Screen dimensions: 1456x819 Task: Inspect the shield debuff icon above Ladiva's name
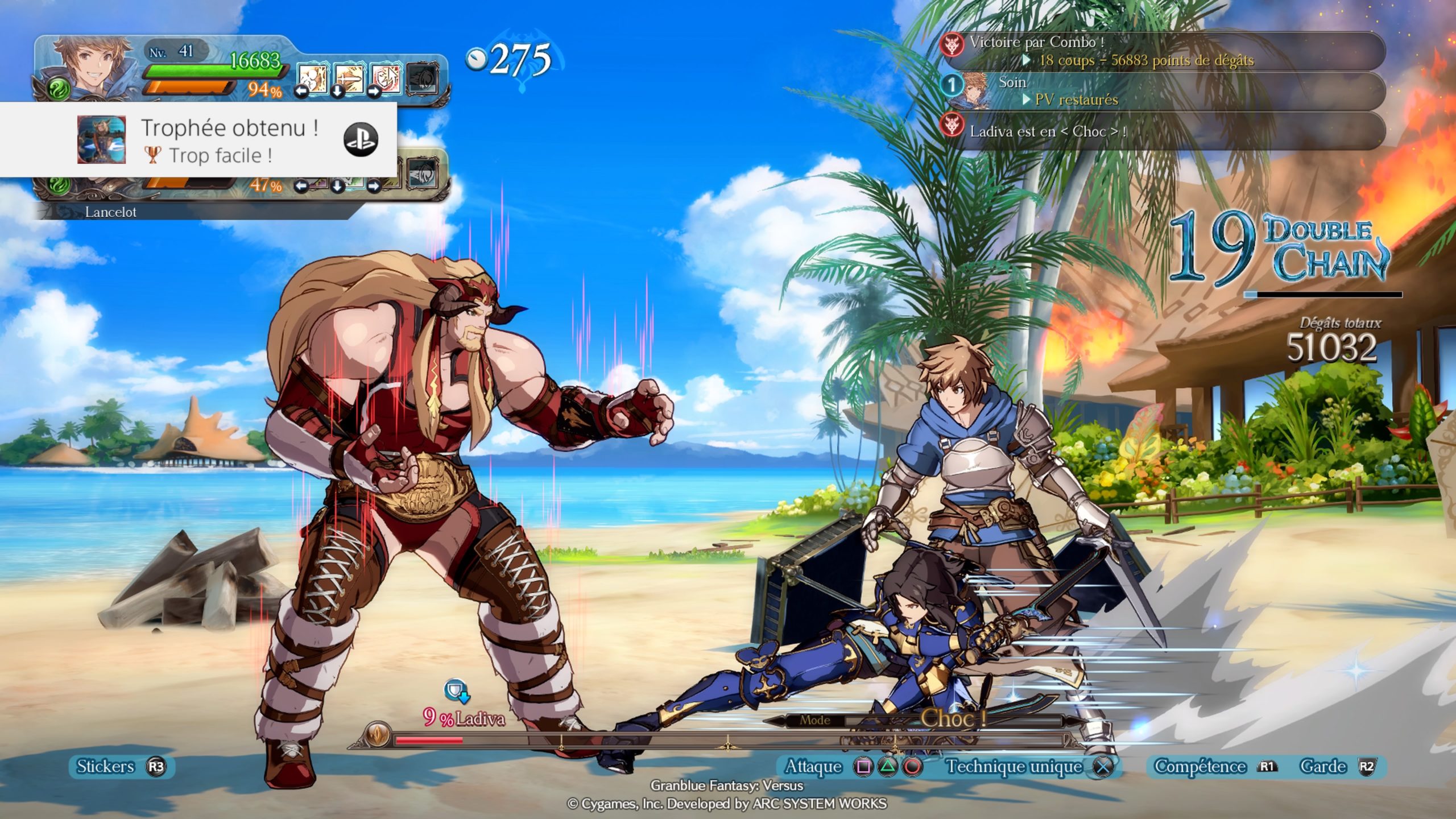456,690
